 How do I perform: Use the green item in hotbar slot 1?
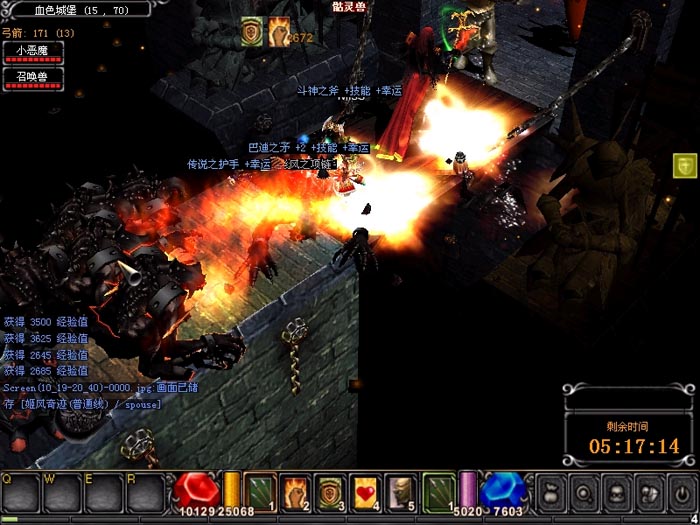261,490
